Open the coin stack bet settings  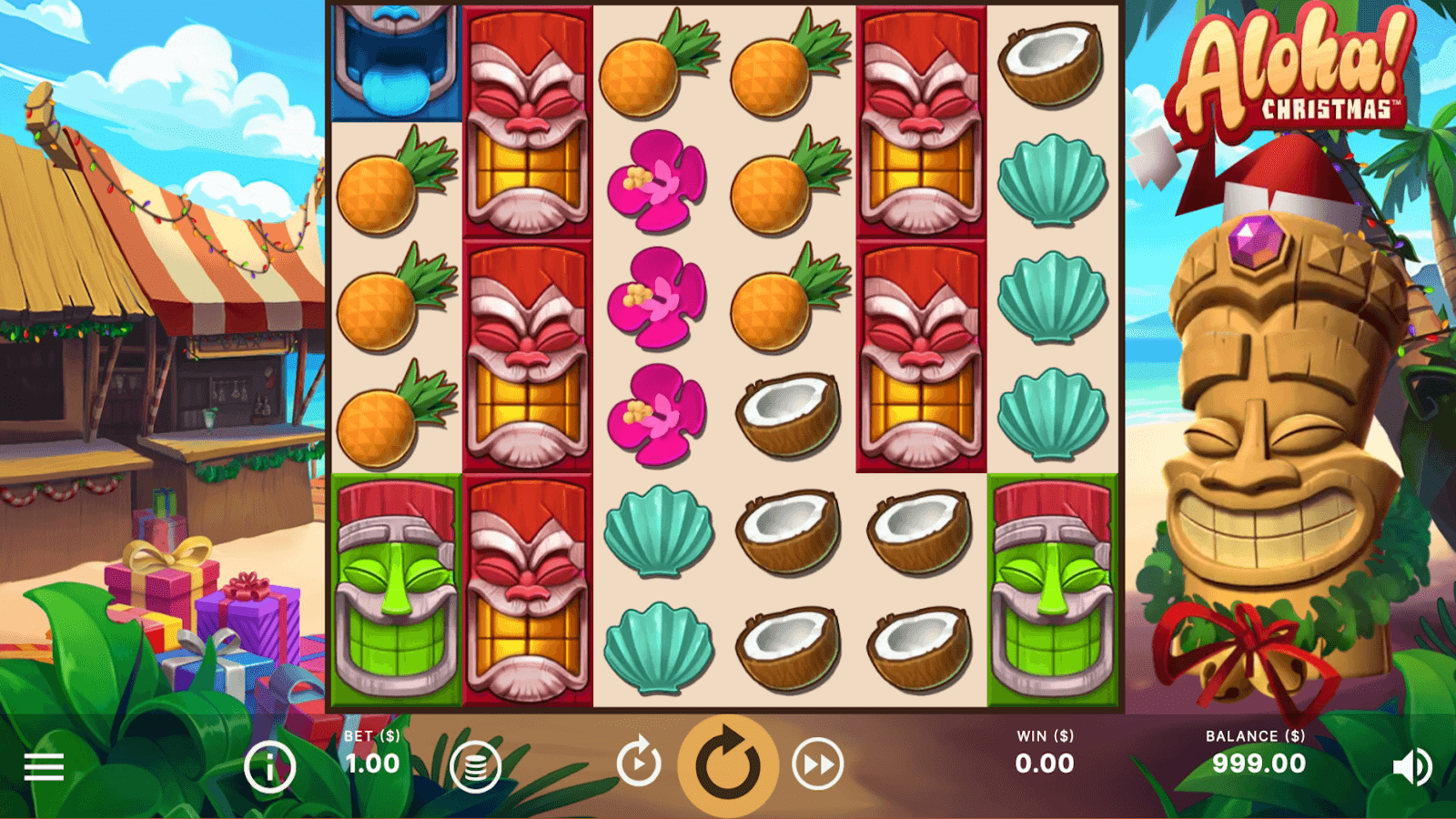click(x=475, y=766)
